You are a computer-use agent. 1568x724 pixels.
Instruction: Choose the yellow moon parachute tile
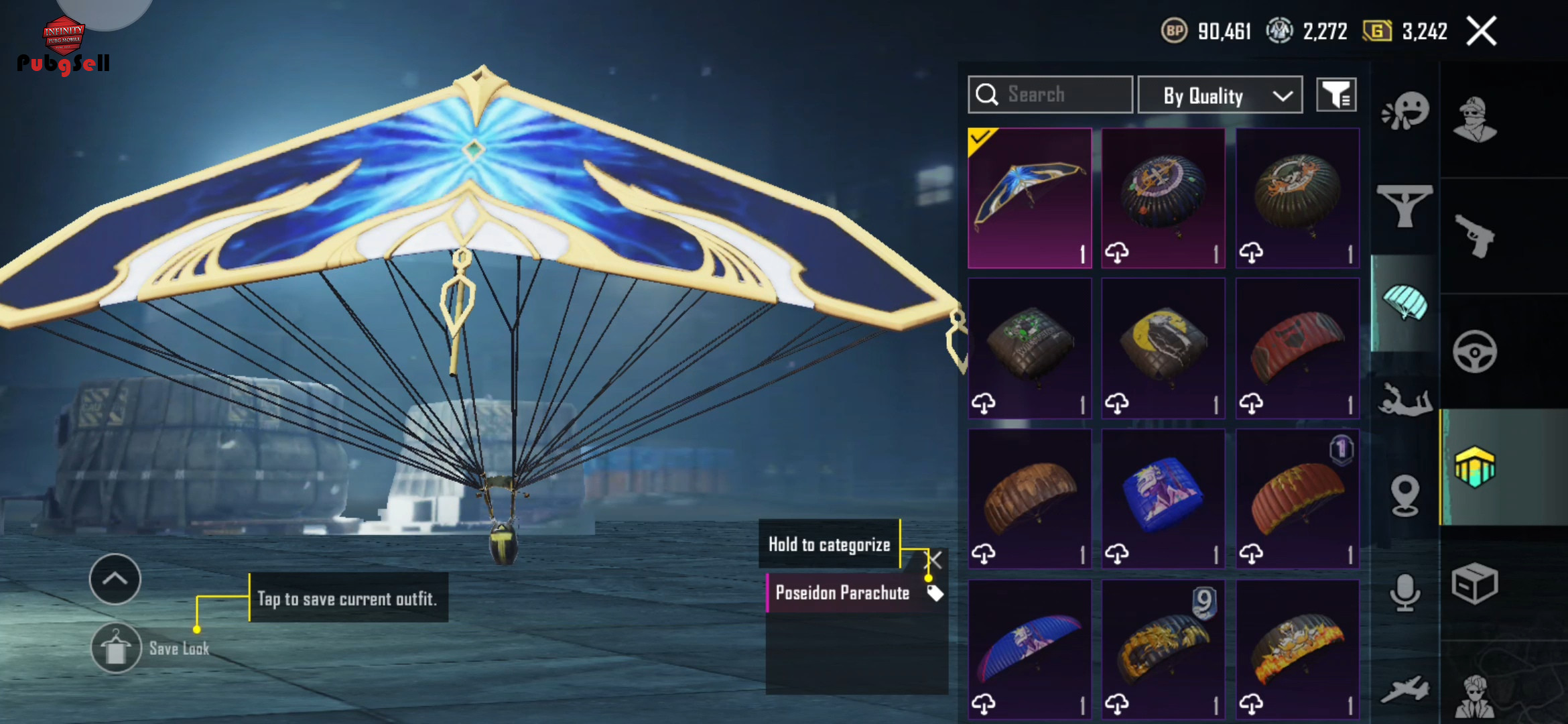(1163, 349)
